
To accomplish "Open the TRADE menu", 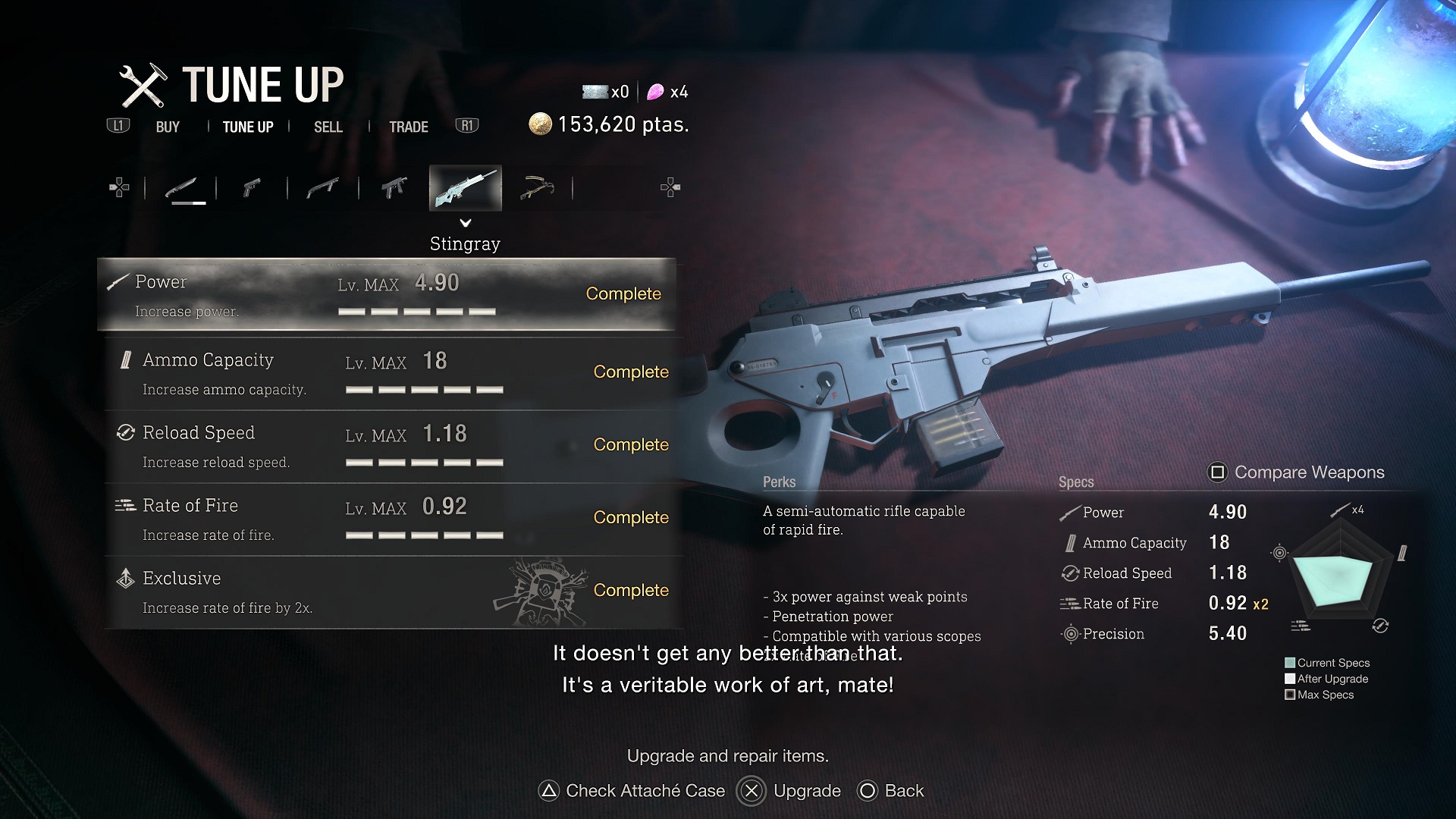I will tap(408, 127).
